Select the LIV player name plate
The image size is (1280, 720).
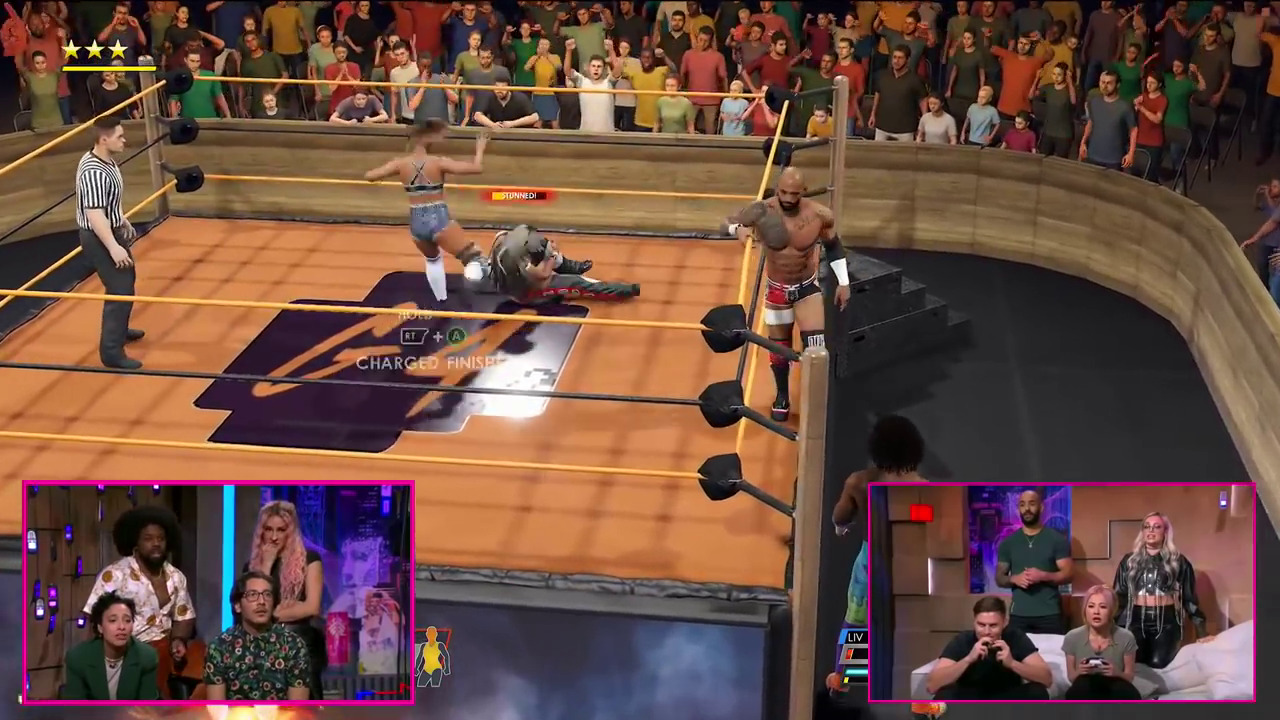[x=855, y=638]
